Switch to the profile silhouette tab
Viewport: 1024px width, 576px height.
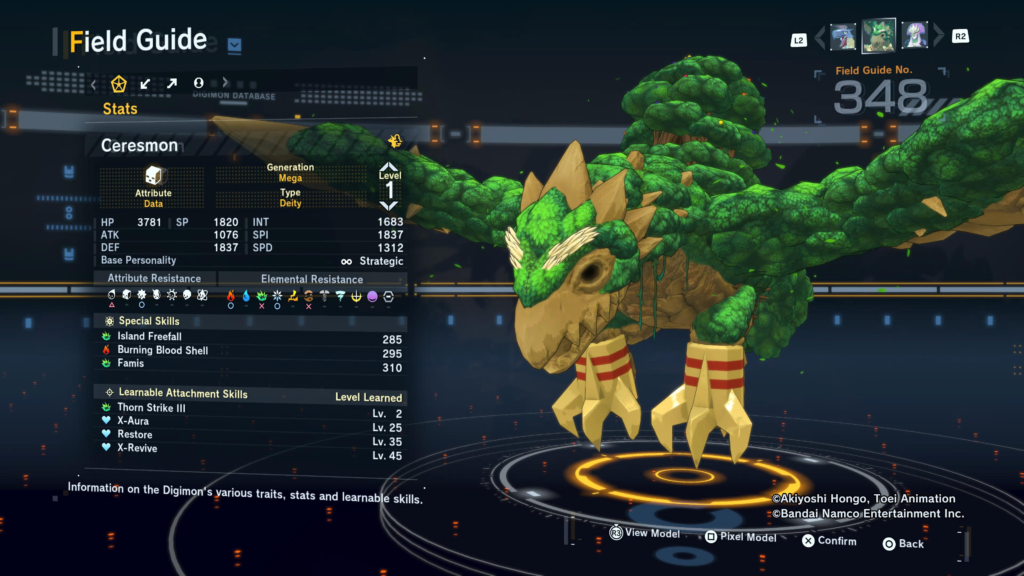pyautogui.click(x=198, y=83)
